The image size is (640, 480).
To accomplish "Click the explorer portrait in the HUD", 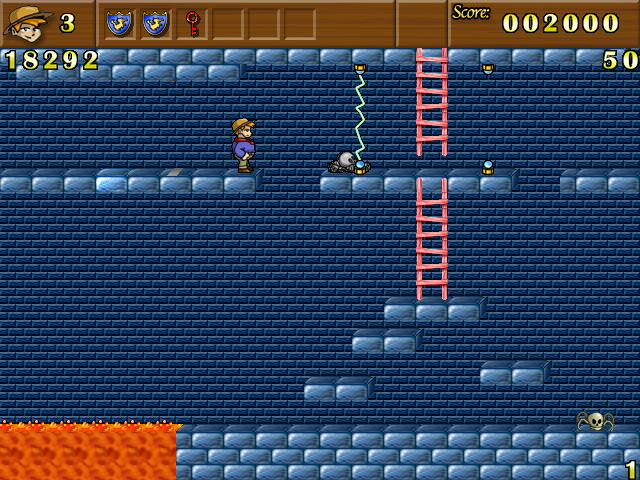I will (27, 22).
